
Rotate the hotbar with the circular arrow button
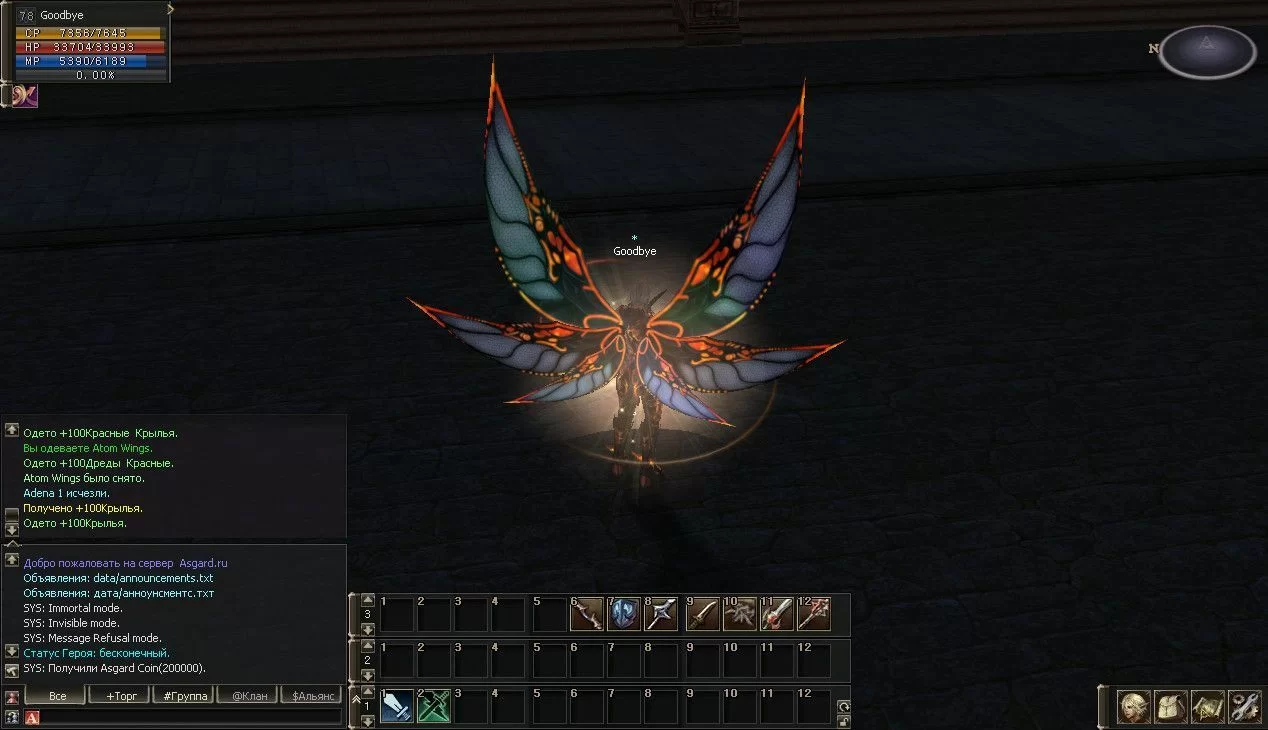tap(844, 706)
